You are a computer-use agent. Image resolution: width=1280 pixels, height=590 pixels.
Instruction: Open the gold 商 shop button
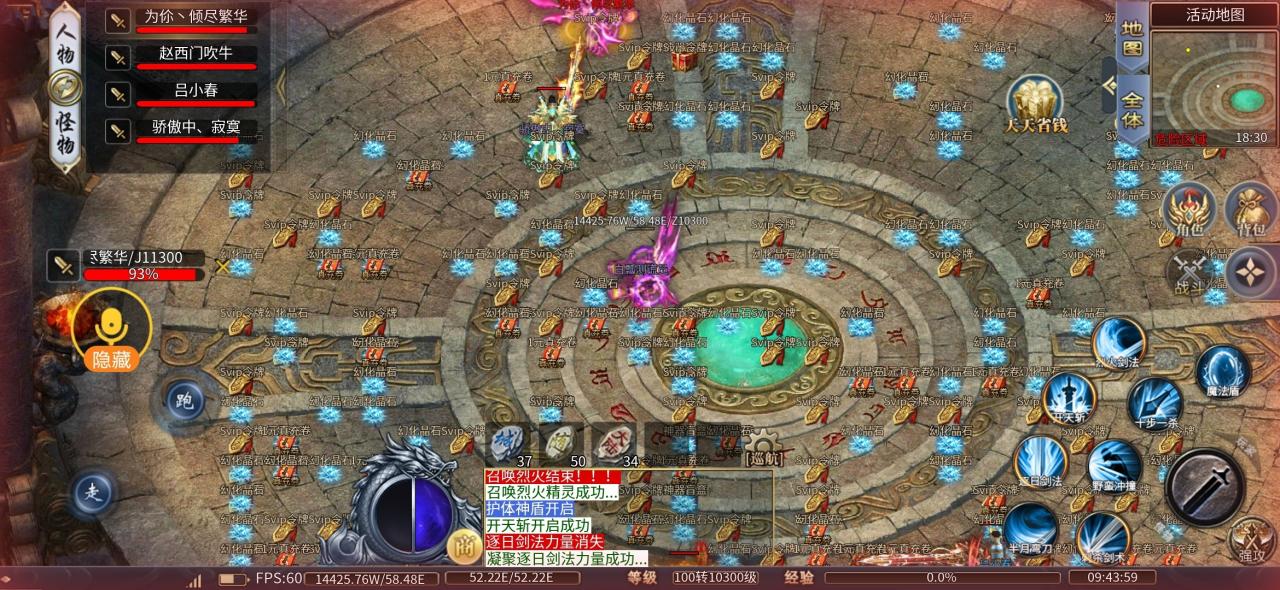[462, 546]
